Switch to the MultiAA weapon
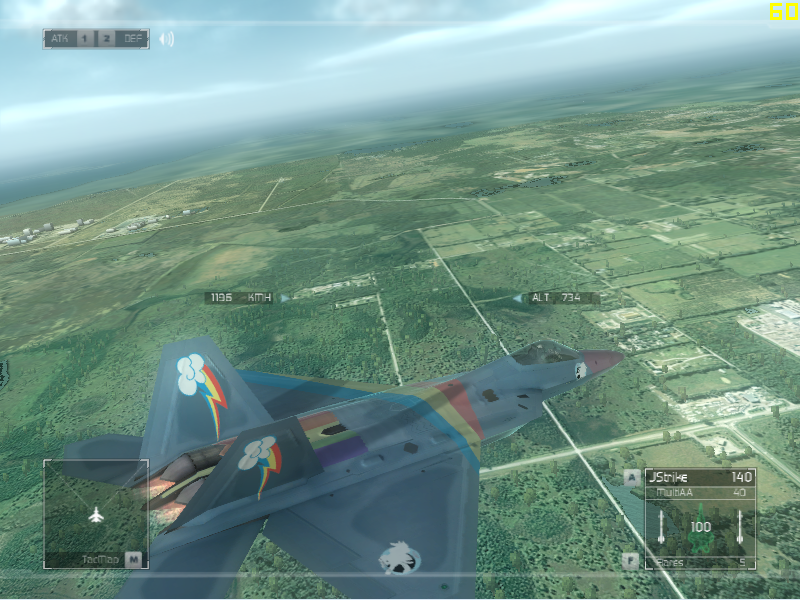This screenshot has height=600, width=800. pos(700,492)
